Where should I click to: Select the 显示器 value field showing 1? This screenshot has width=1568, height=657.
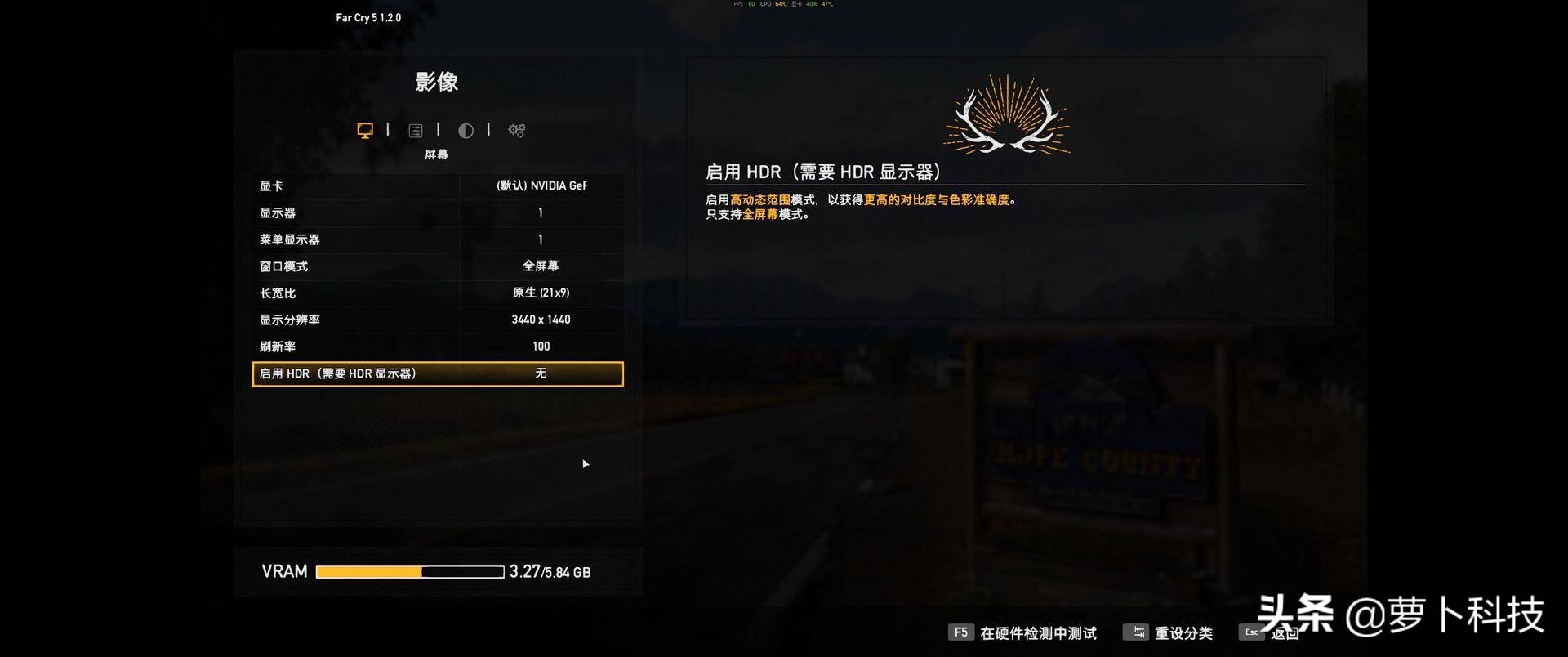point(541,212)
